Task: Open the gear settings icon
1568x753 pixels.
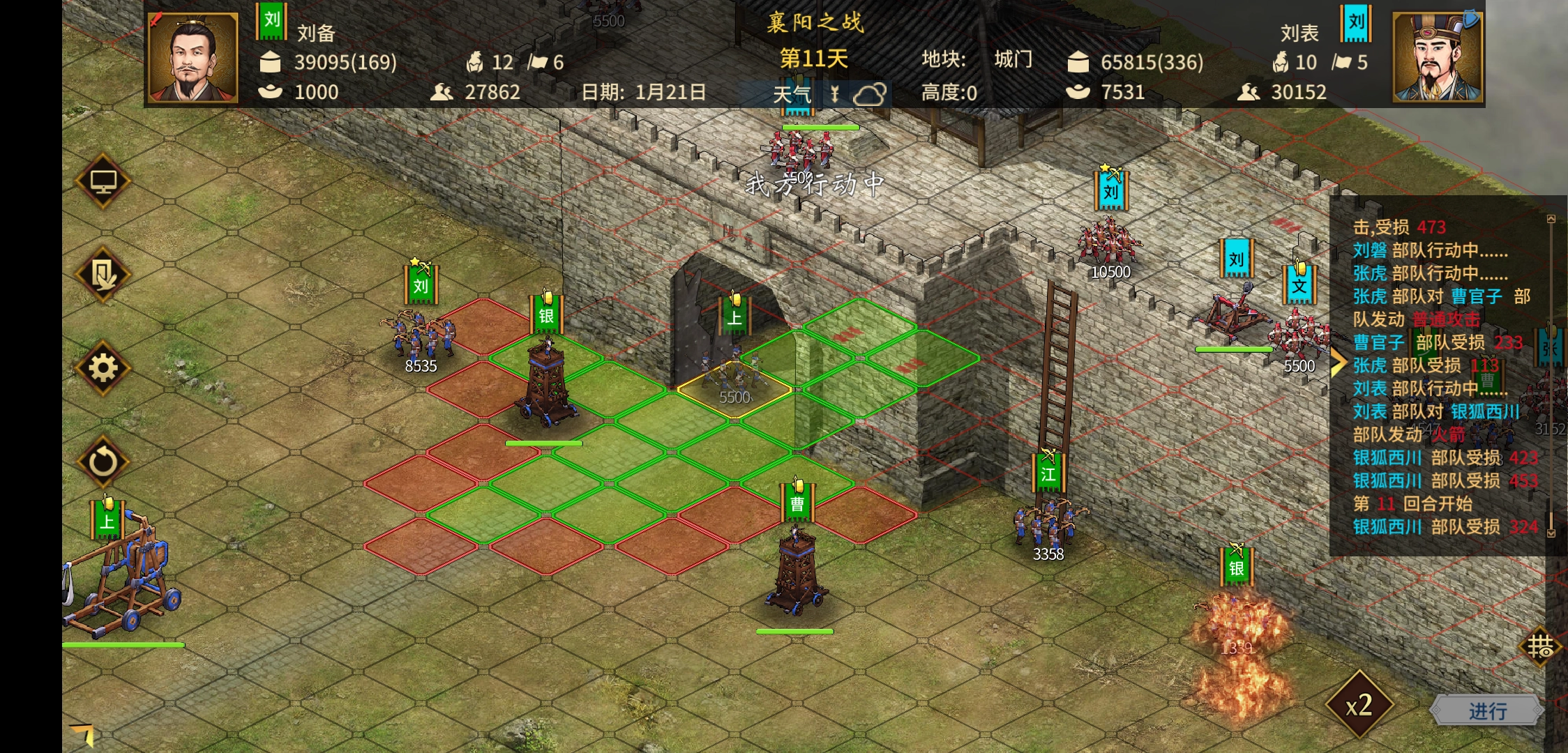Action: pyautogui.click(x=103, y=368)
